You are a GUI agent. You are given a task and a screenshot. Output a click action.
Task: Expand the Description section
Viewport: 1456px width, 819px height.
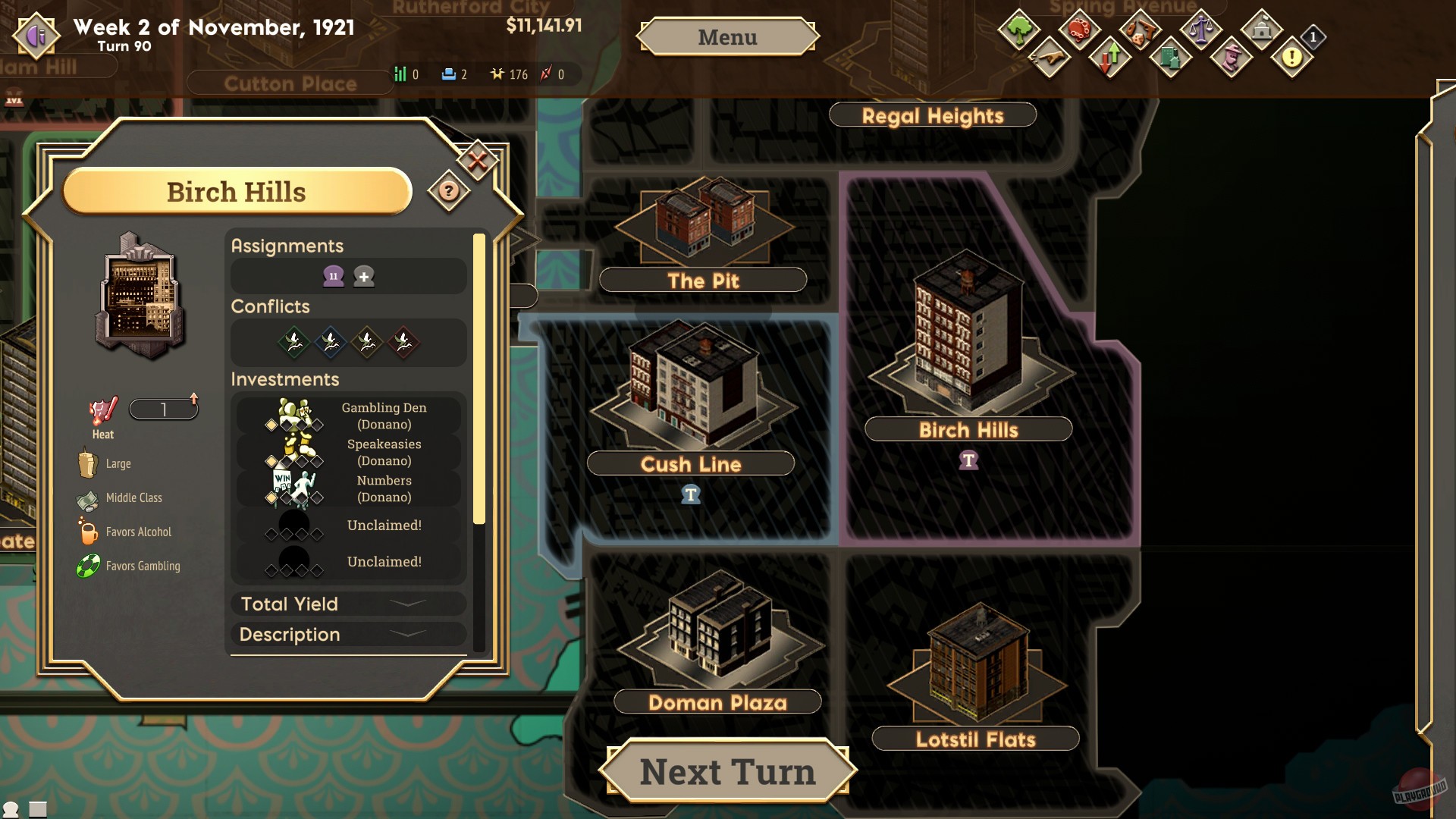pos(347,635)
